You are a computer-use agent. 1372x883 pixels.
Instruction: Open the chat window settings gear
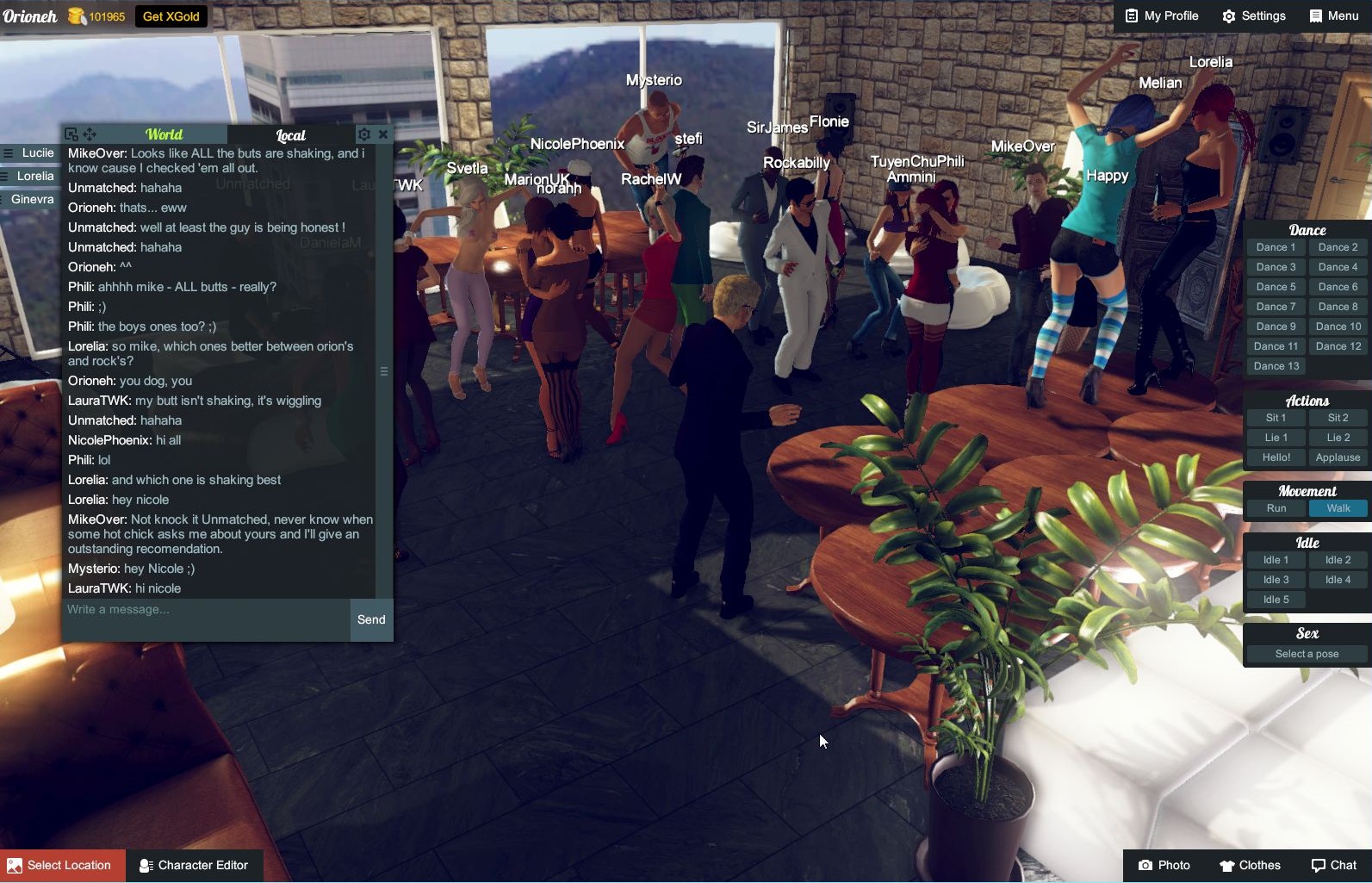coord(364,134)
